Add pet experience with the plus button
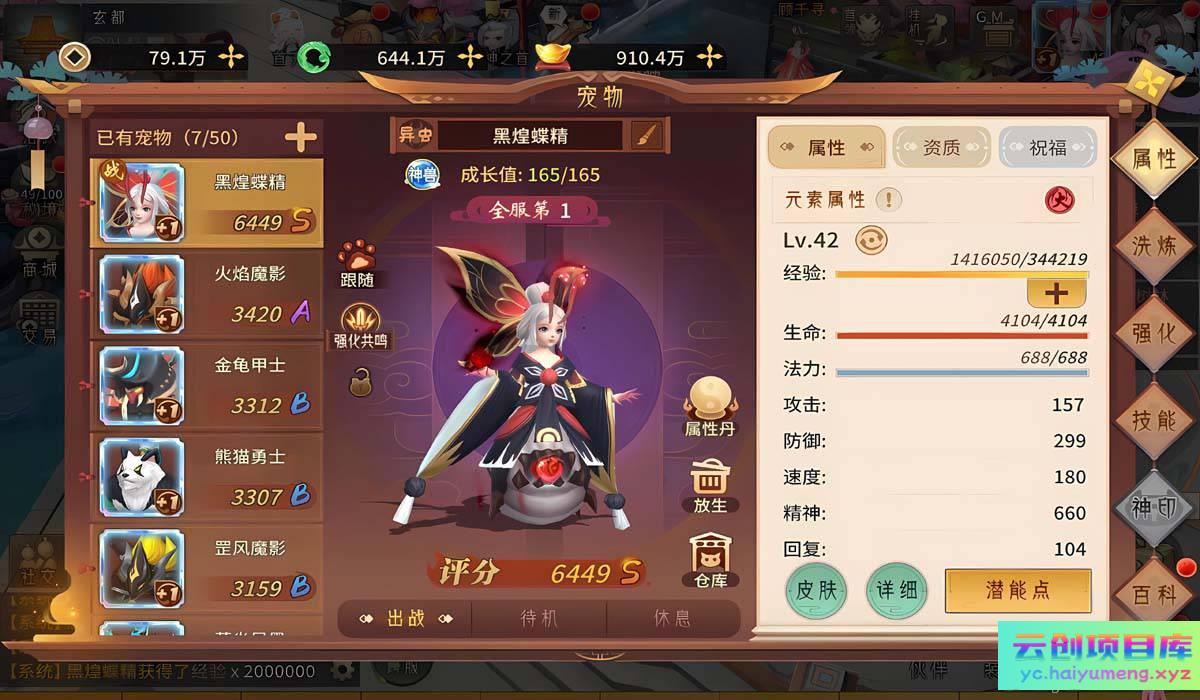1200x700 pixels. click(1056, 292)
